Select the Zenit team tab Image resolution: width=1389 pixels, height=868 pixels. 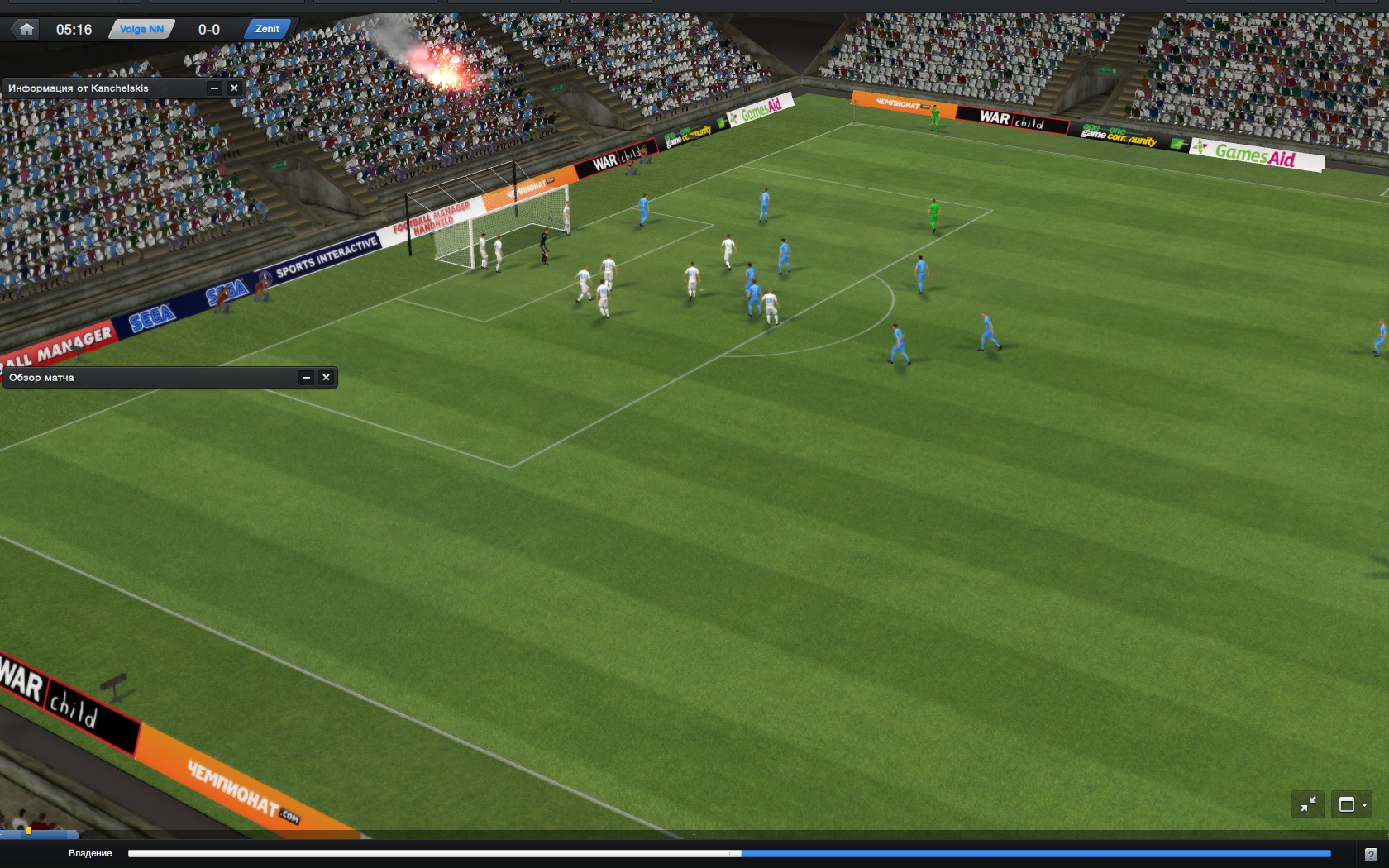267,29
